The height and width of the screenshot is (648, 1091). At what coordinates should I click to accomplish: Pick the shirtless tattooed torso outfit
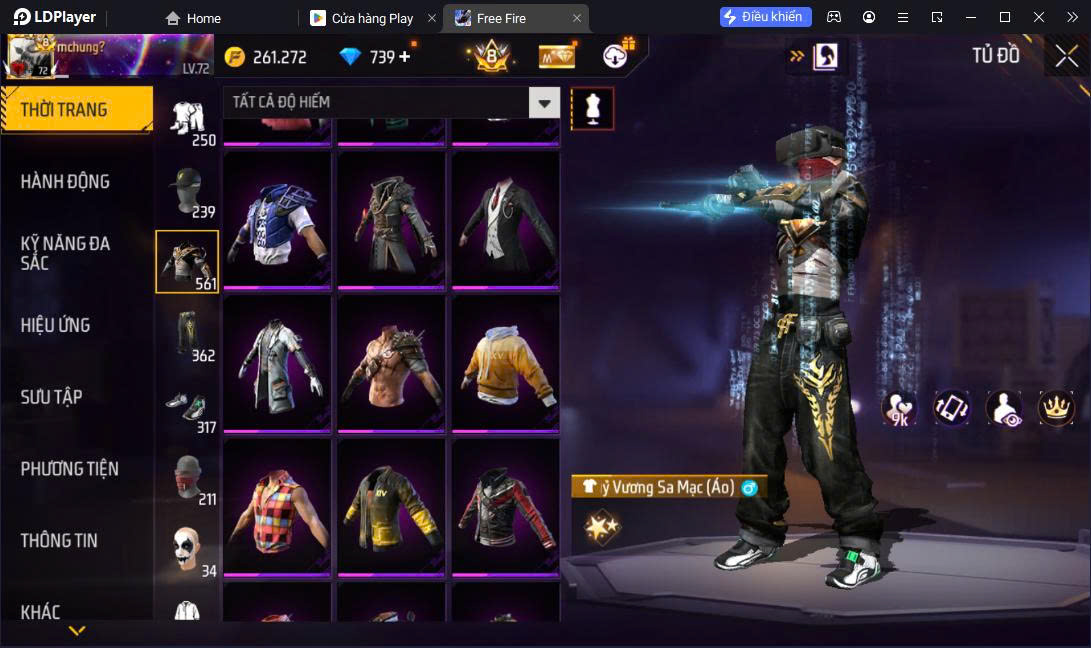391,362
